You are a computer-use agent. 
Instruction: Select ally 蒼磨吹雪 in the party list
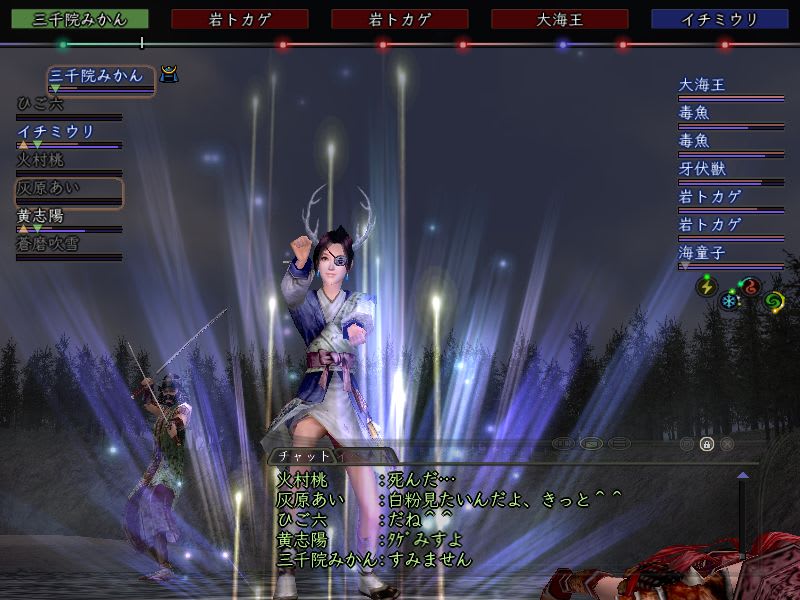point(47,243)
